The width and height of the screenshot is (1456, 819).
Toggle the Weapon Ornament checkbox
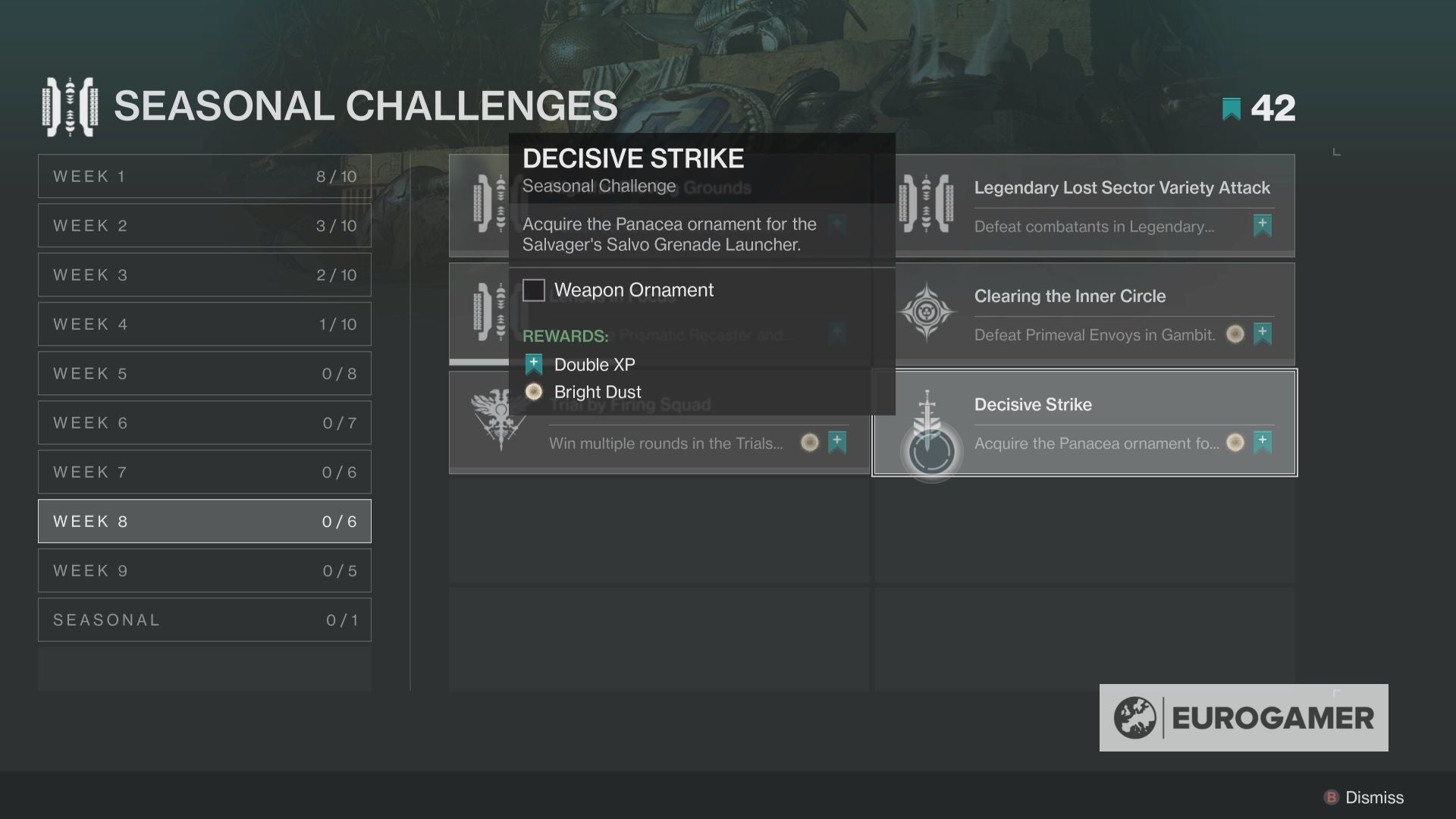[535, 290]
